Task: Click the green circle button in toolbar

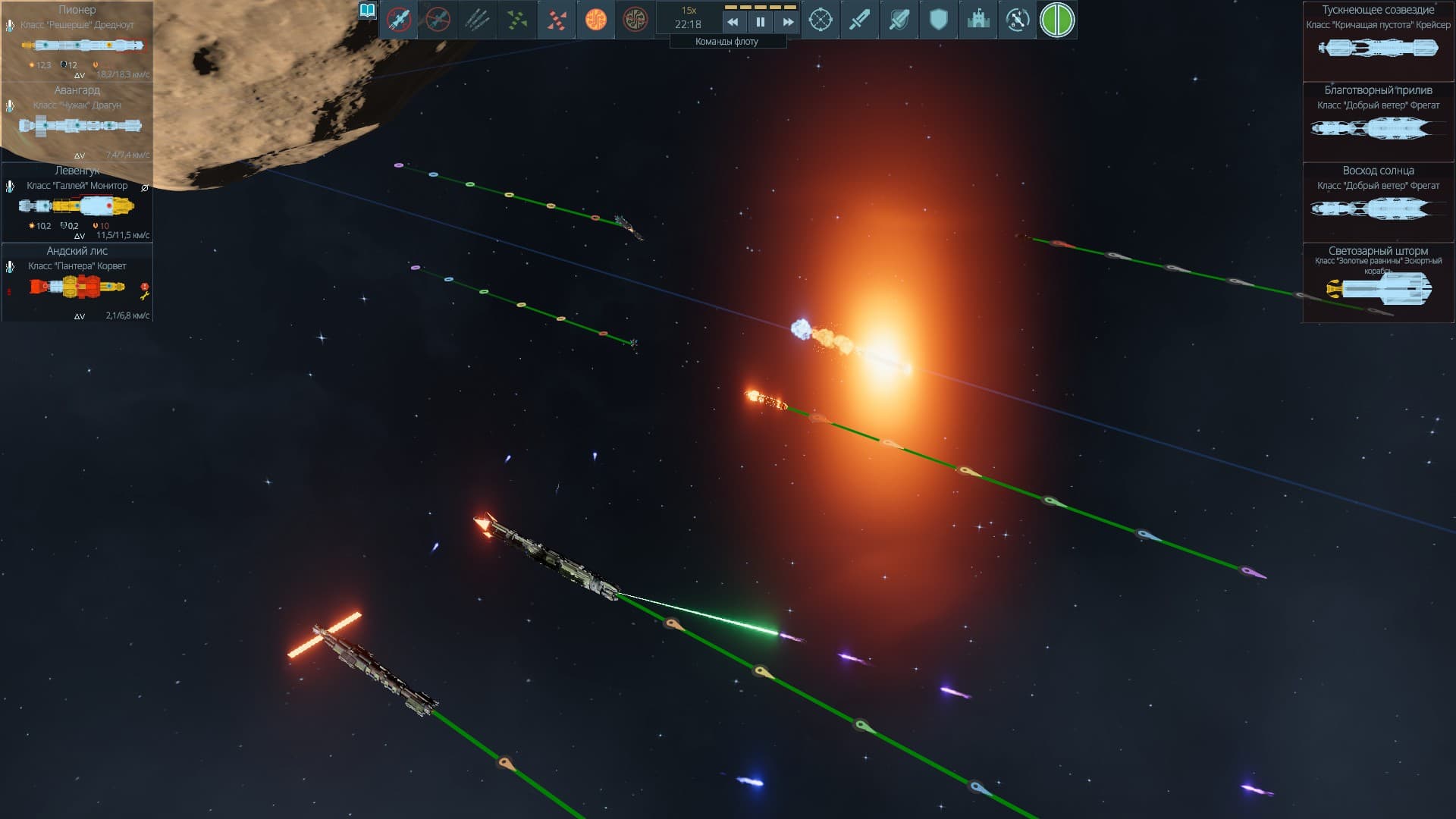Action: pyautogui.click(x=1057, y=20)
